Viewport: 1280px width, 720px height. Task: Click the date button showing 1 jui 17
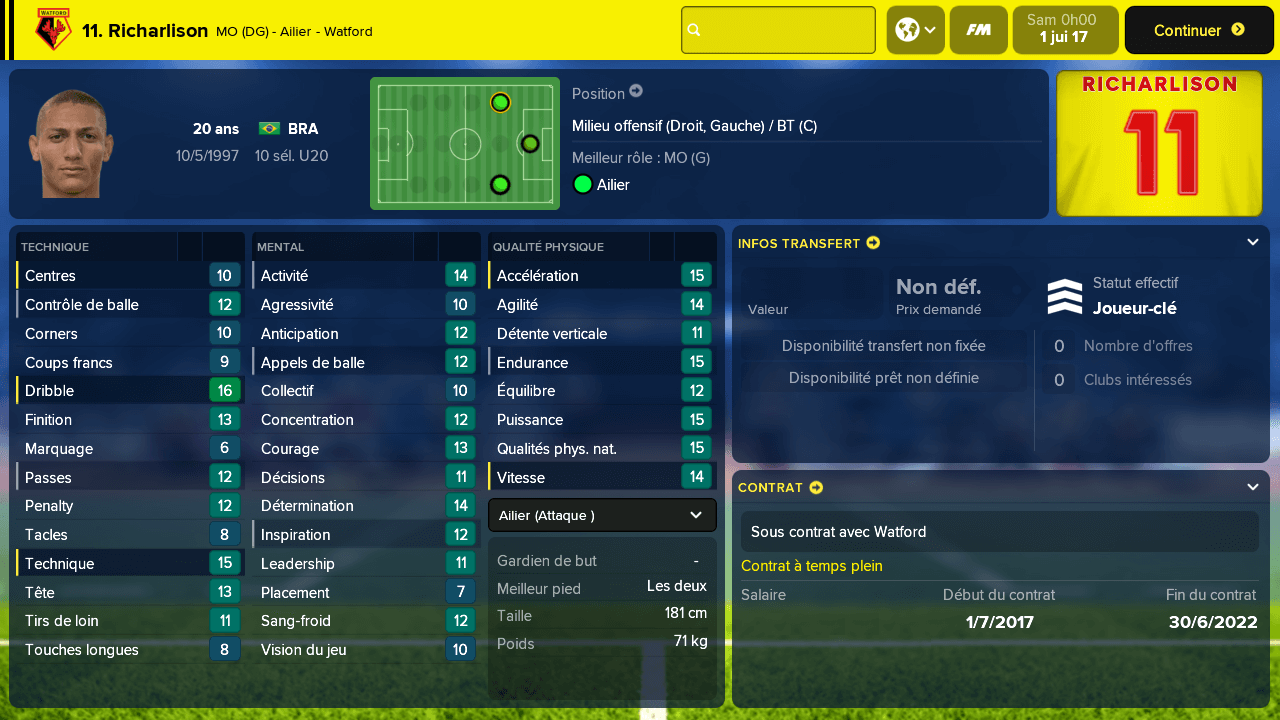pyautogui.click(x=1063, y=29)
